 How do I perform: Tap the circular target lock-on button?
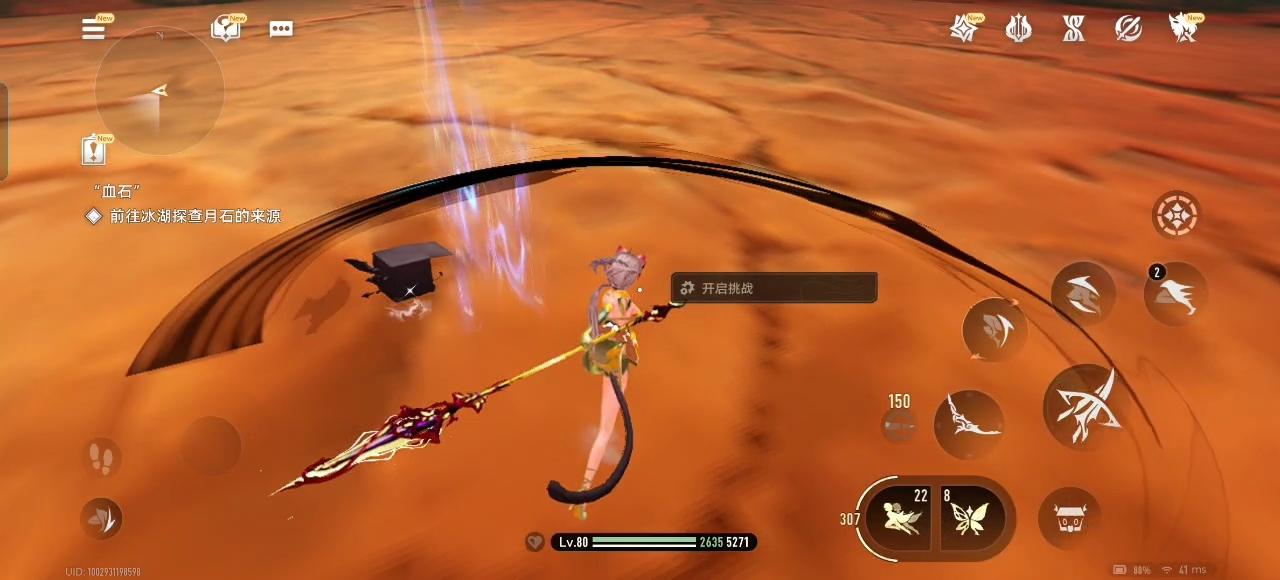coord(1176,214)
